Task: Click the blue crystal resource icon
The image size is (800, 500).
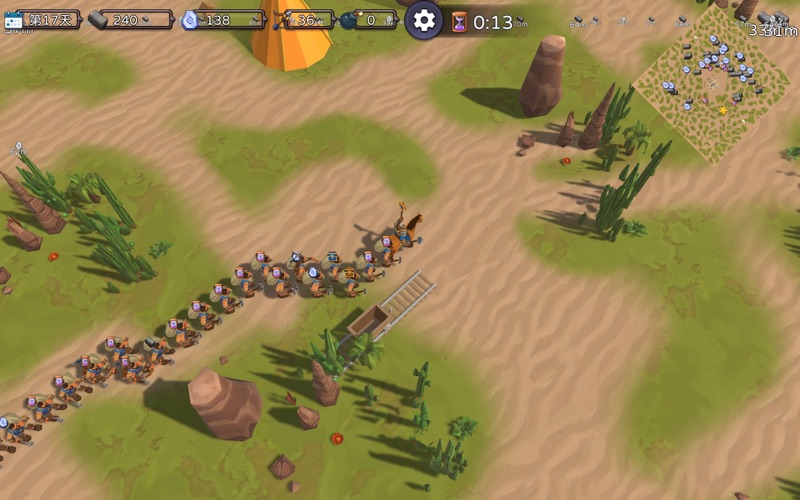Action: pos(190,20)
